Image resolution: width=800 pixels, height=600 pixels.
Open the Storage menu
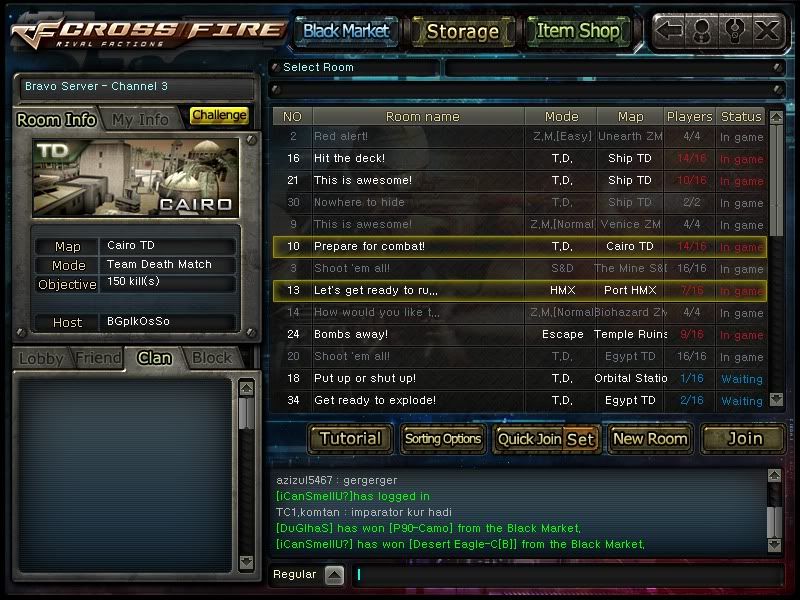[462, 31]
